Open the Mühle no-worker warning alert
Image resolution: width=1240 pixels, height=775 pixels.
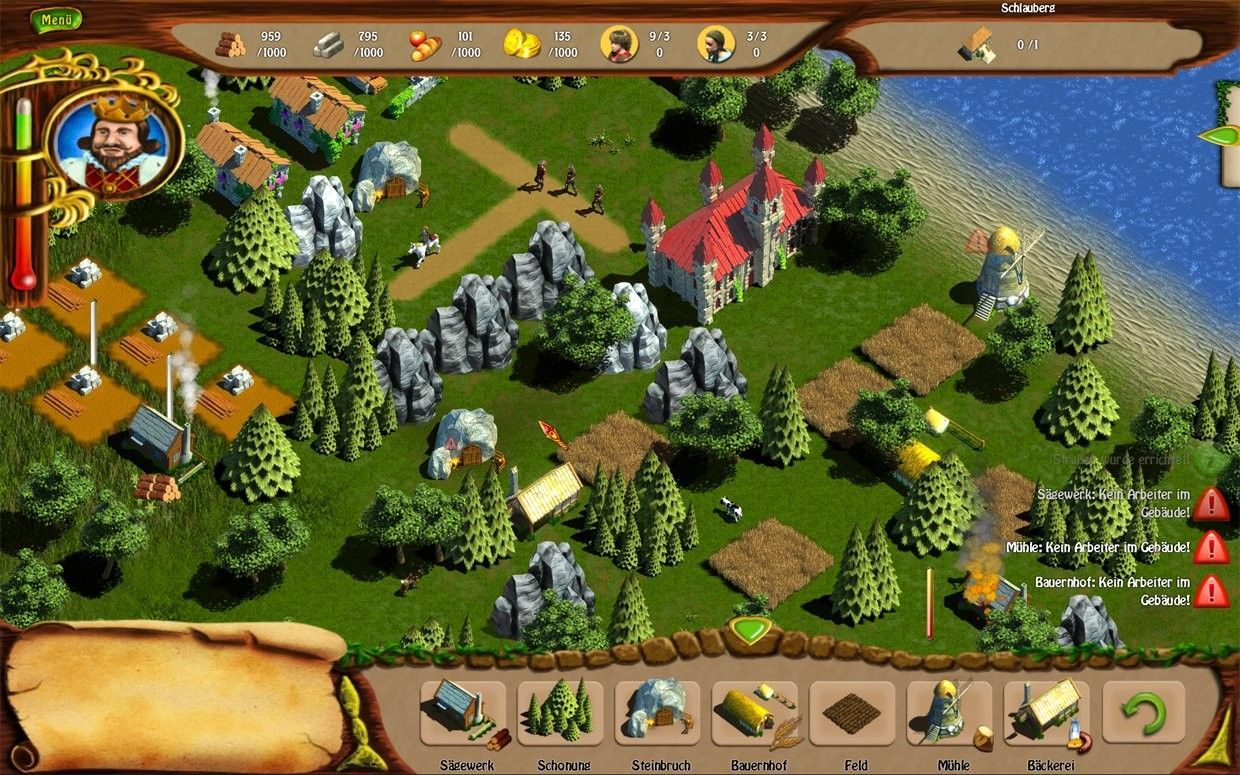1211,547
